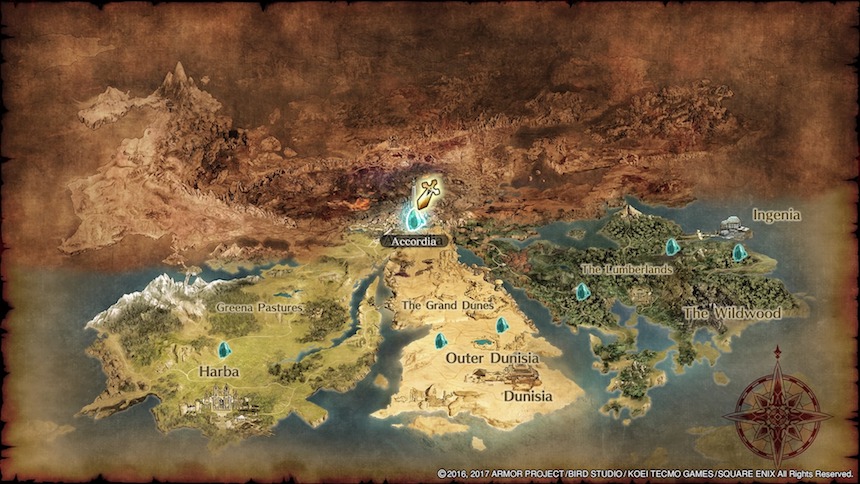This screenshot has width=860, height=484.
Task: Click the Outer Dunisia region label
Action: pos(492,358)
